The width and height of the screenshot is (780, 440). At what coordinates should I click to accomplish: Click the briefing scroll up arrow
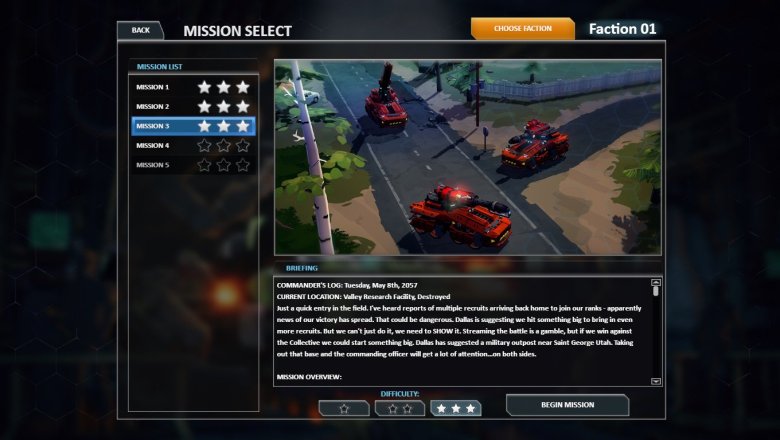point(656,283)
